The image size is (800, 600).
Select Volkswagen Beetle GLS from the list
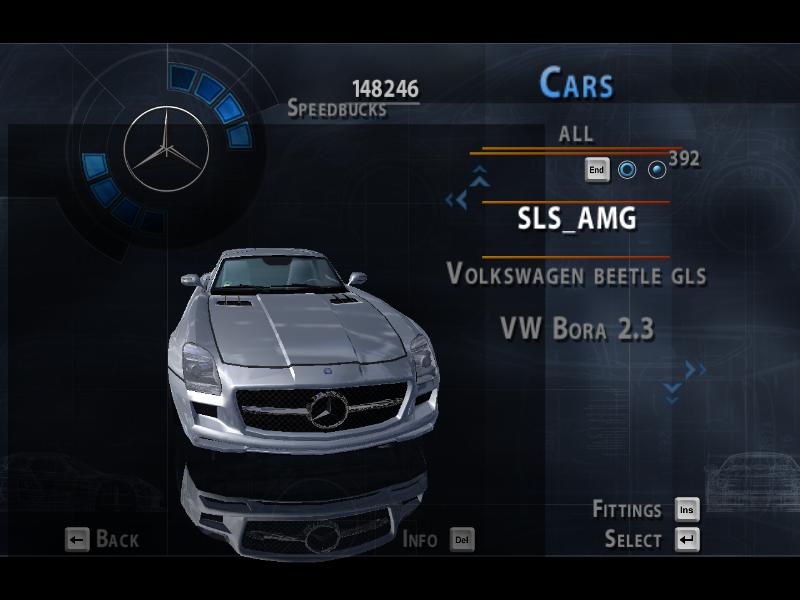click(576, 274)
